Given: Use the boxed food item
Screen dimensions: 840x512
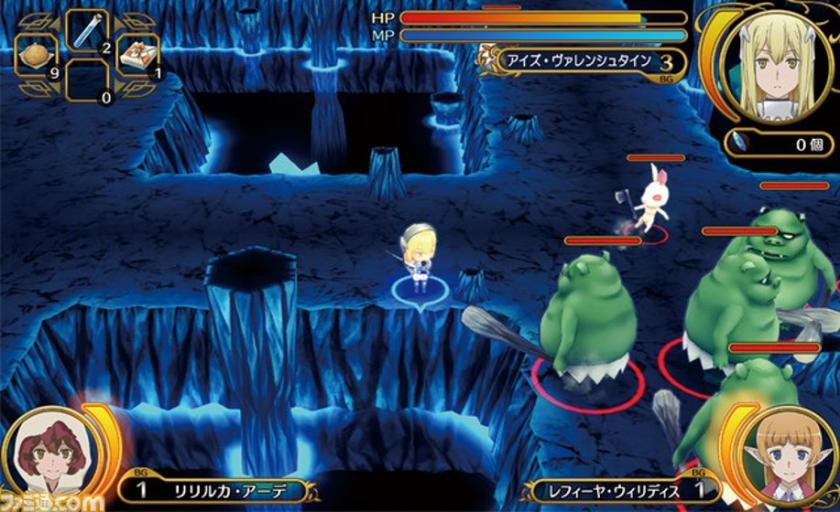Looking at the screenshot, I should (138, 57).
